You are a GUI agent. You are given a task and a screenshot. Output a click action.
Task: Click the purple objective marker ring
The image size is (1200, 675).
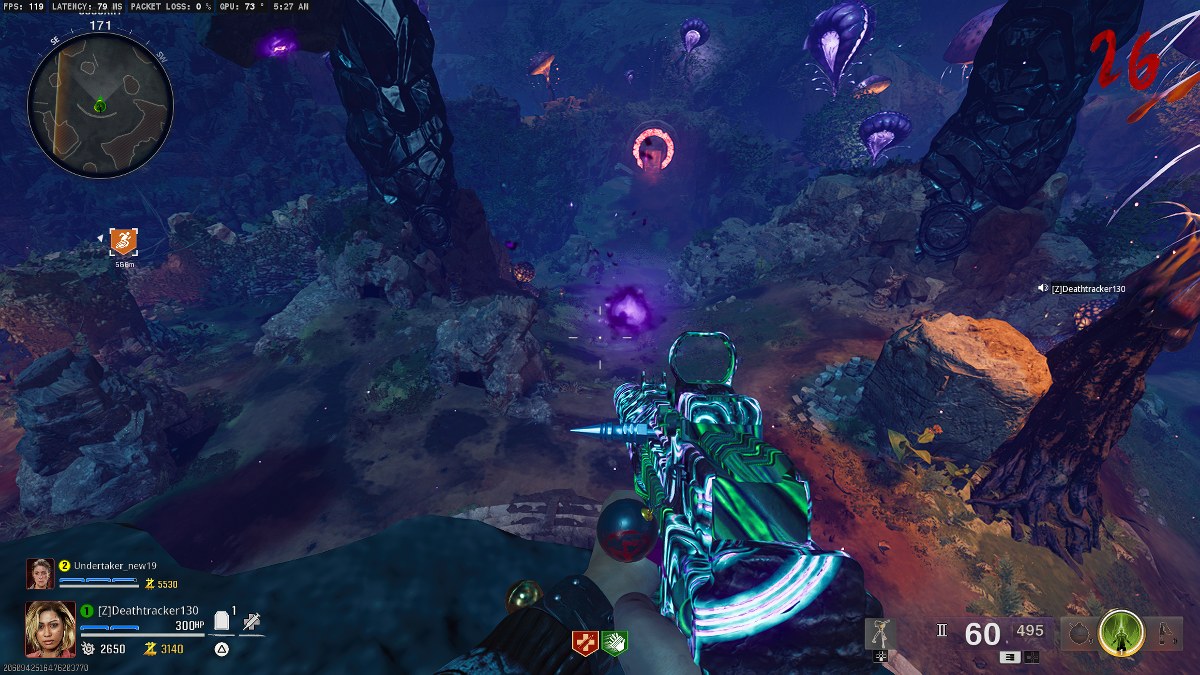(x=653, y=149)
